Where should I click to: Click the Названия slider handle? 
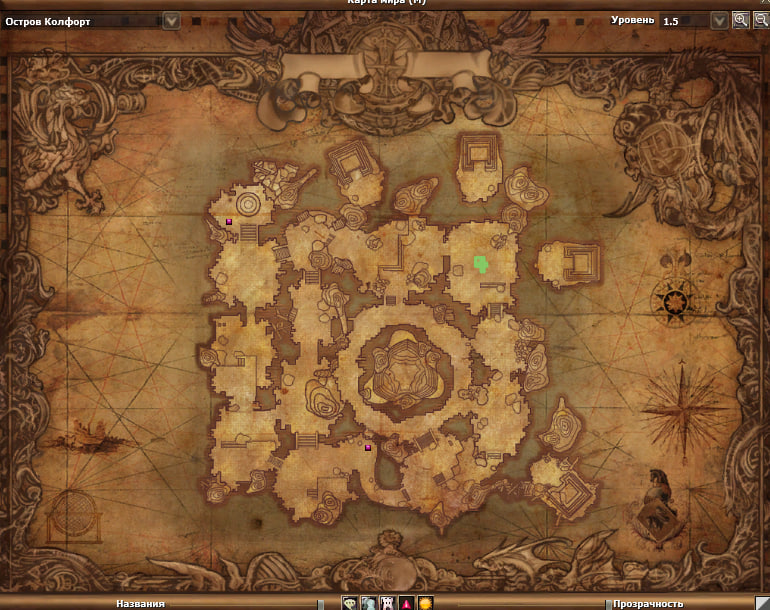(321, 604)
